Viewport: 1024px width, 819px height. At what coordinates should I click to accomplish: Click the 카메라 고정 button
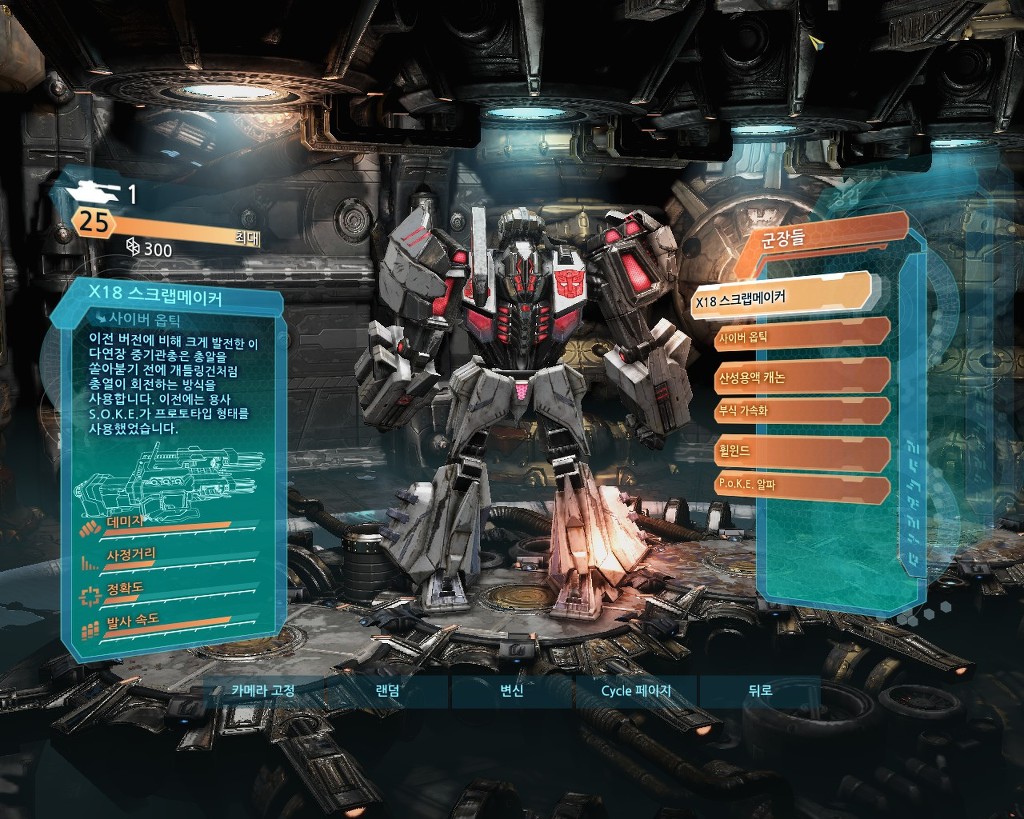pyautogui.click(x=263, y=690)
